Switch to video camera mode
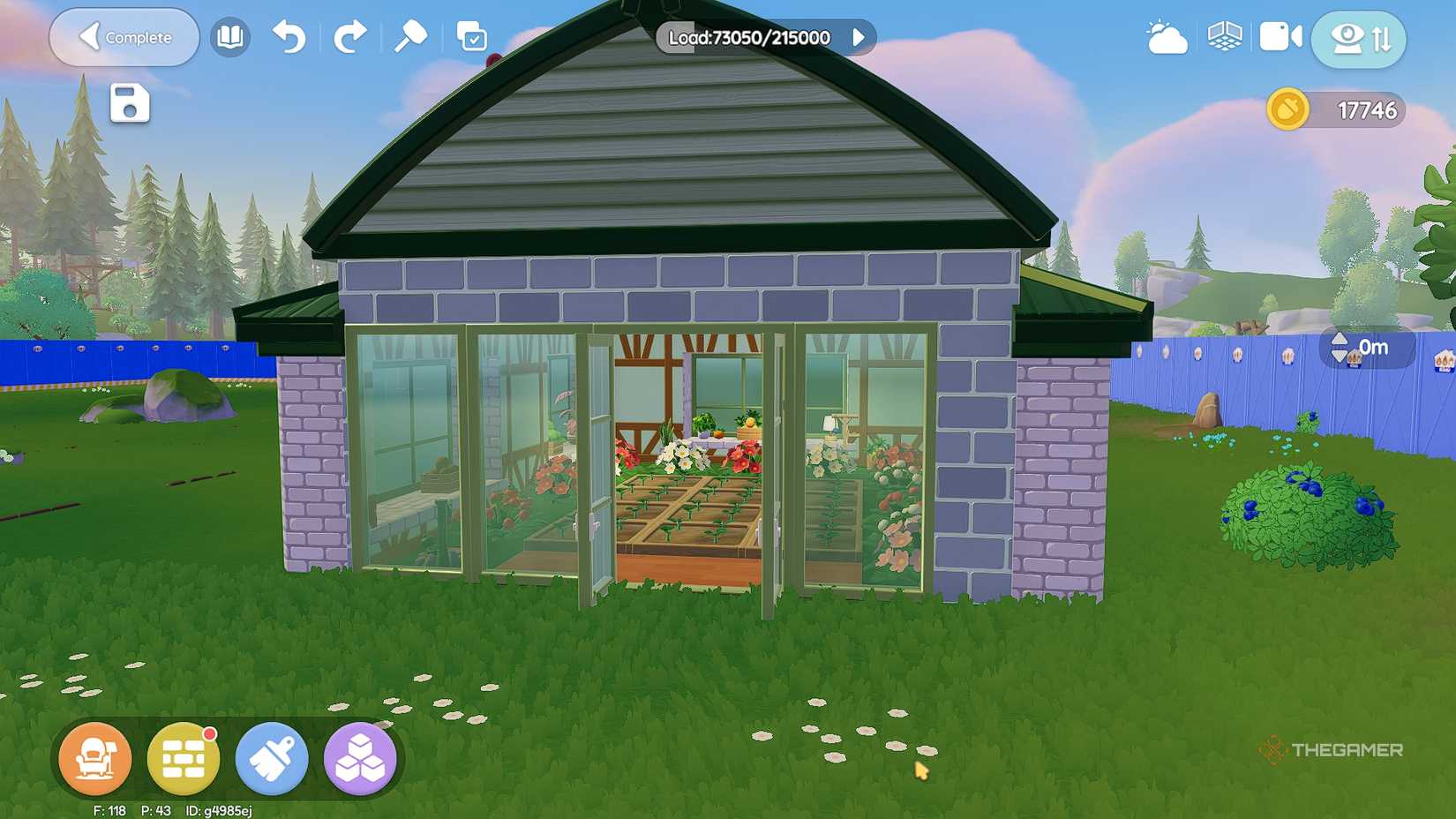 [1280, 37]
